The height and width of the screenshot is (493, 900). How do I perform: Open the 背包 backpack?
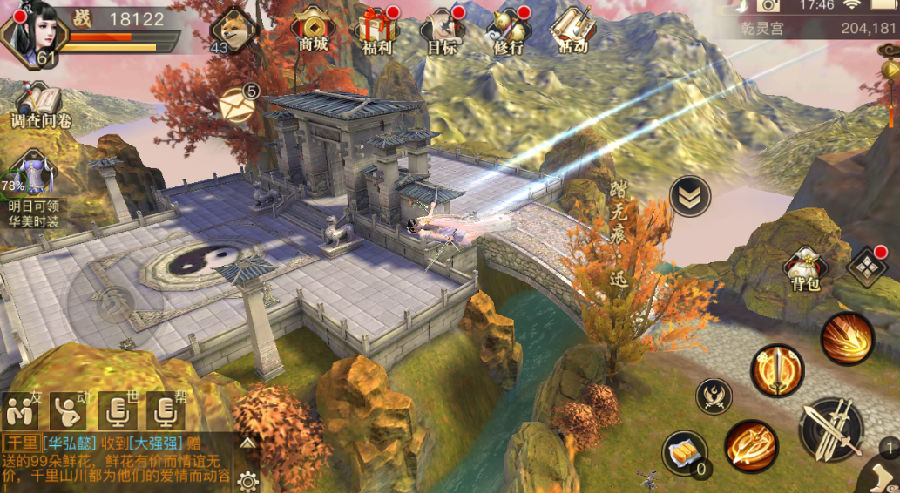pos(801,268)
